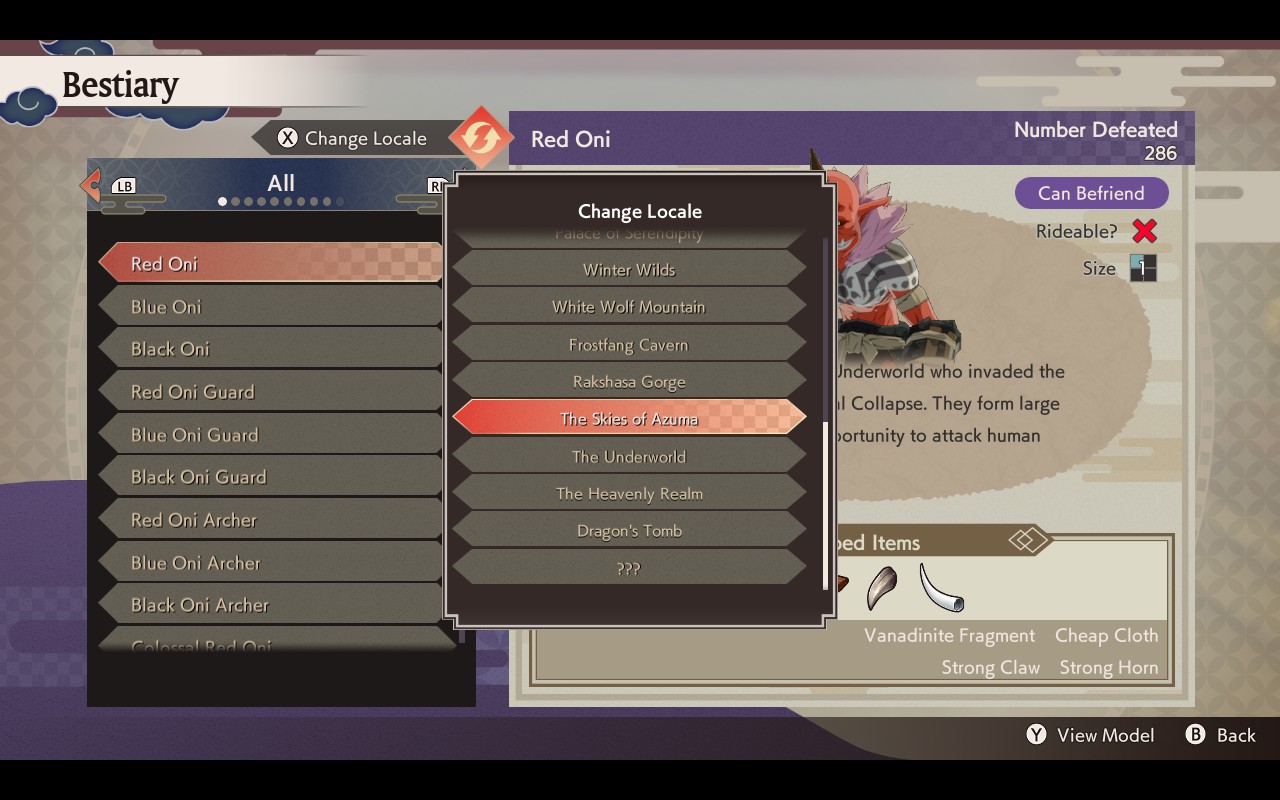This screenshot has height=800, width=1280.
Task: Pick Rakshasa Gorge locale
Action: coord(629,382)
